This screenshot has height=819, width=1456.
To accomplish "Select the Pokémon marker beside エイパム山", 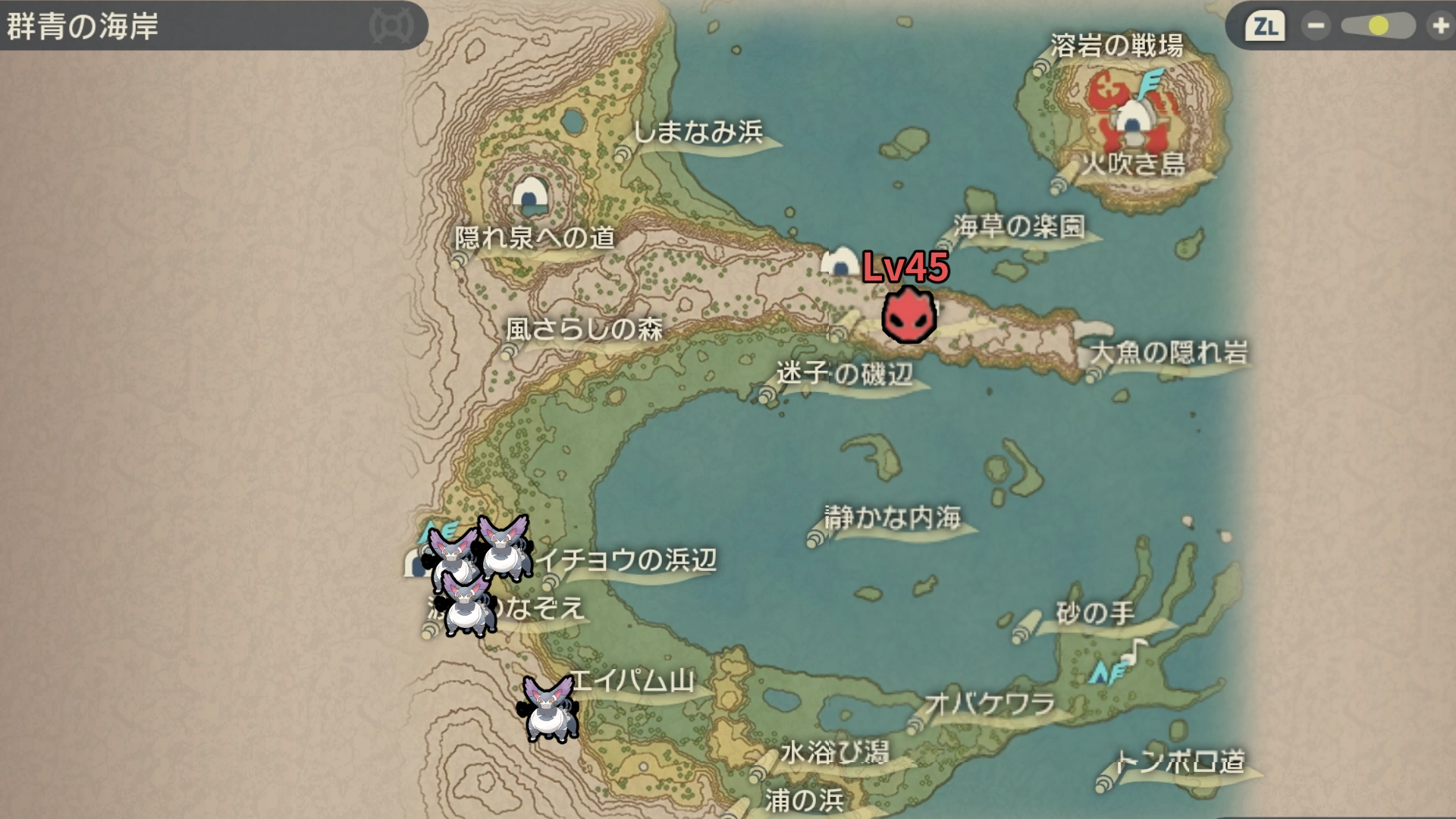I will click(x=548, y=709).
